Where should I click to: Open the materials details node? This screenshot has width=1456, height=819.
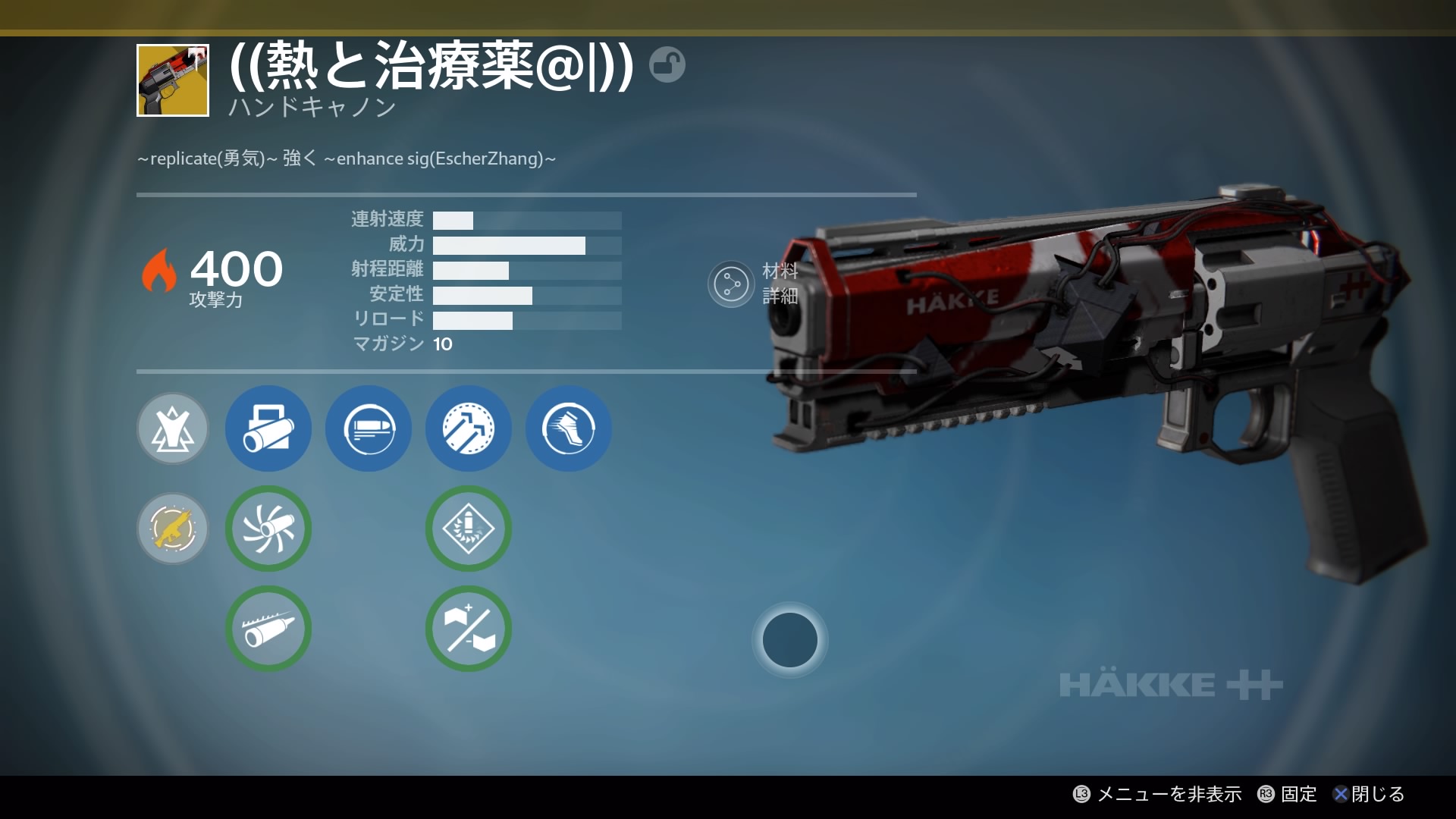click(730, 284)
